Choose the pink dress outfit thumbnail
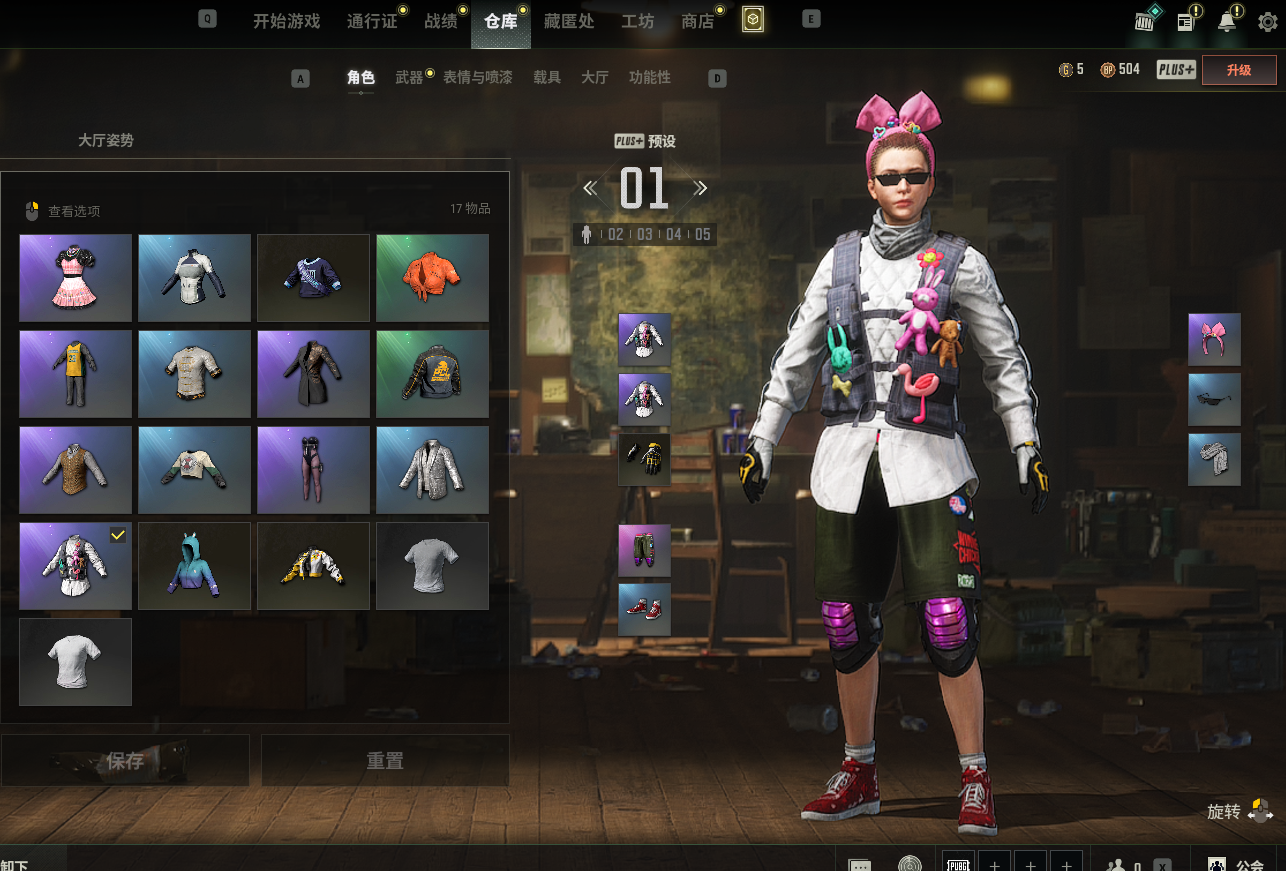The width and height of the screenshot is (1286, 871). 76,278
